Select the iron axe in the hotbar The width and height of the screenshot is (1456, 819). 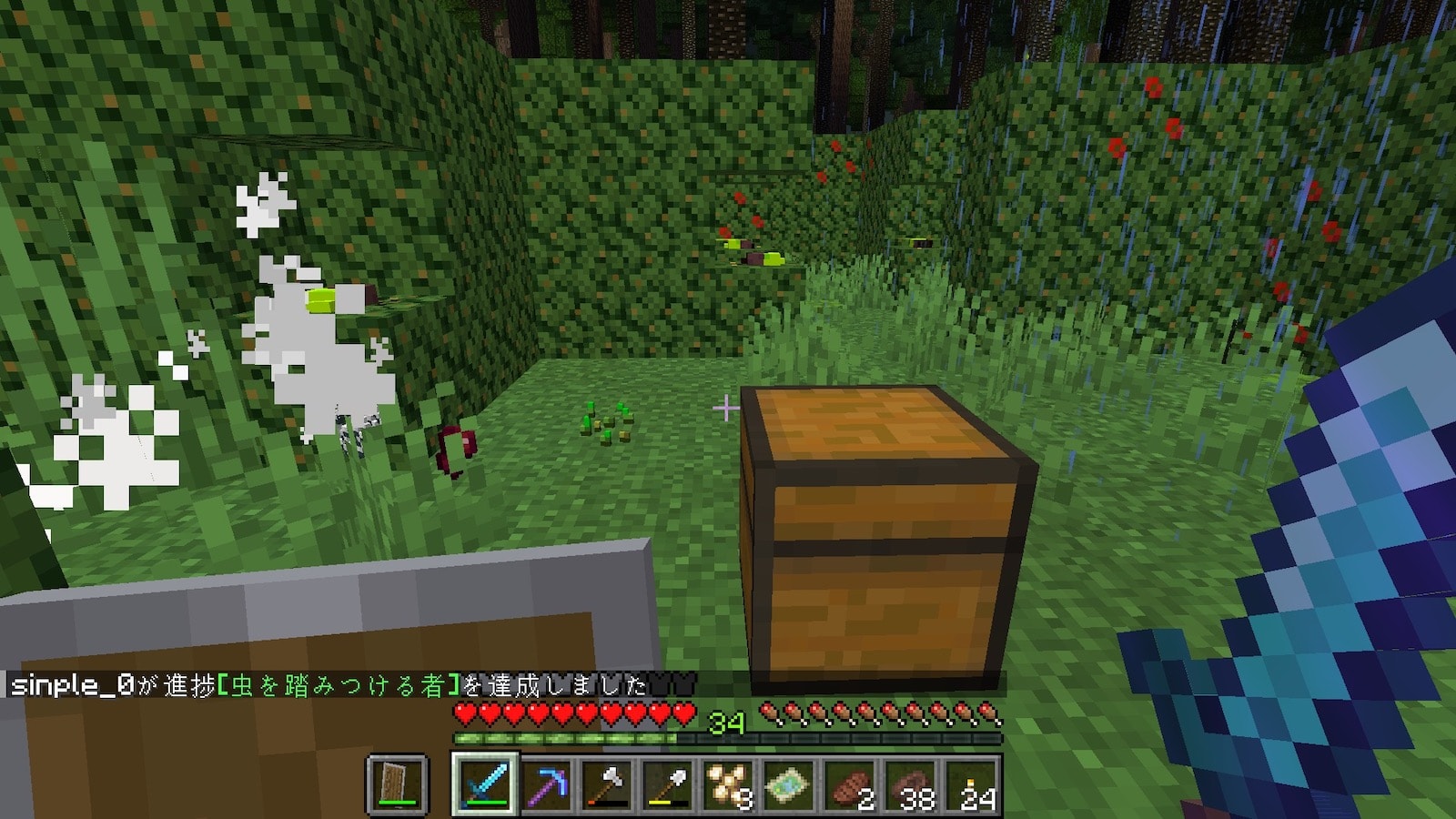607,784
